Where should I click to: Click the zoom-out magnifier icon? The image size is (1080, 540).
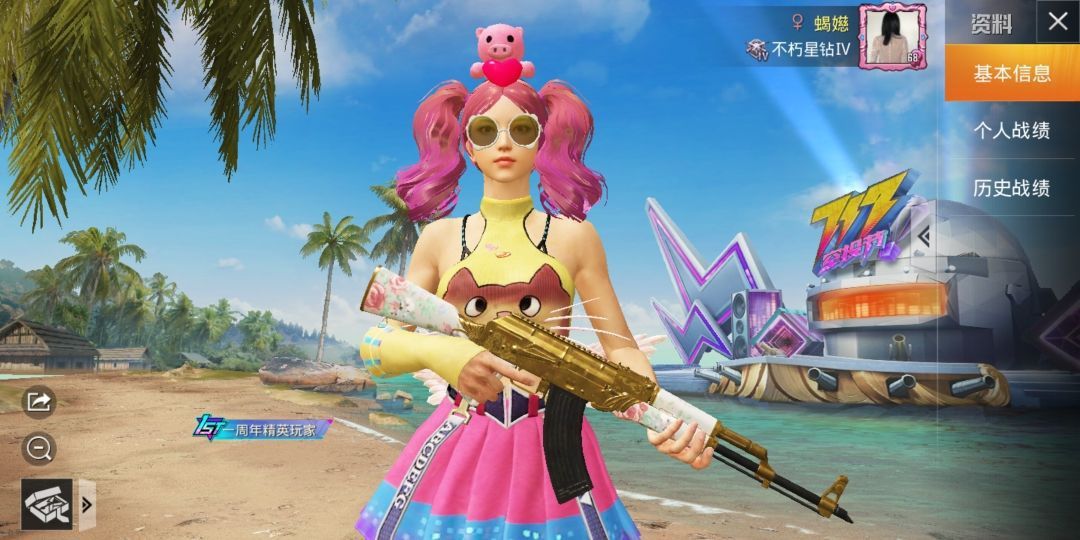pyautogui.click(x=39, y=449)
